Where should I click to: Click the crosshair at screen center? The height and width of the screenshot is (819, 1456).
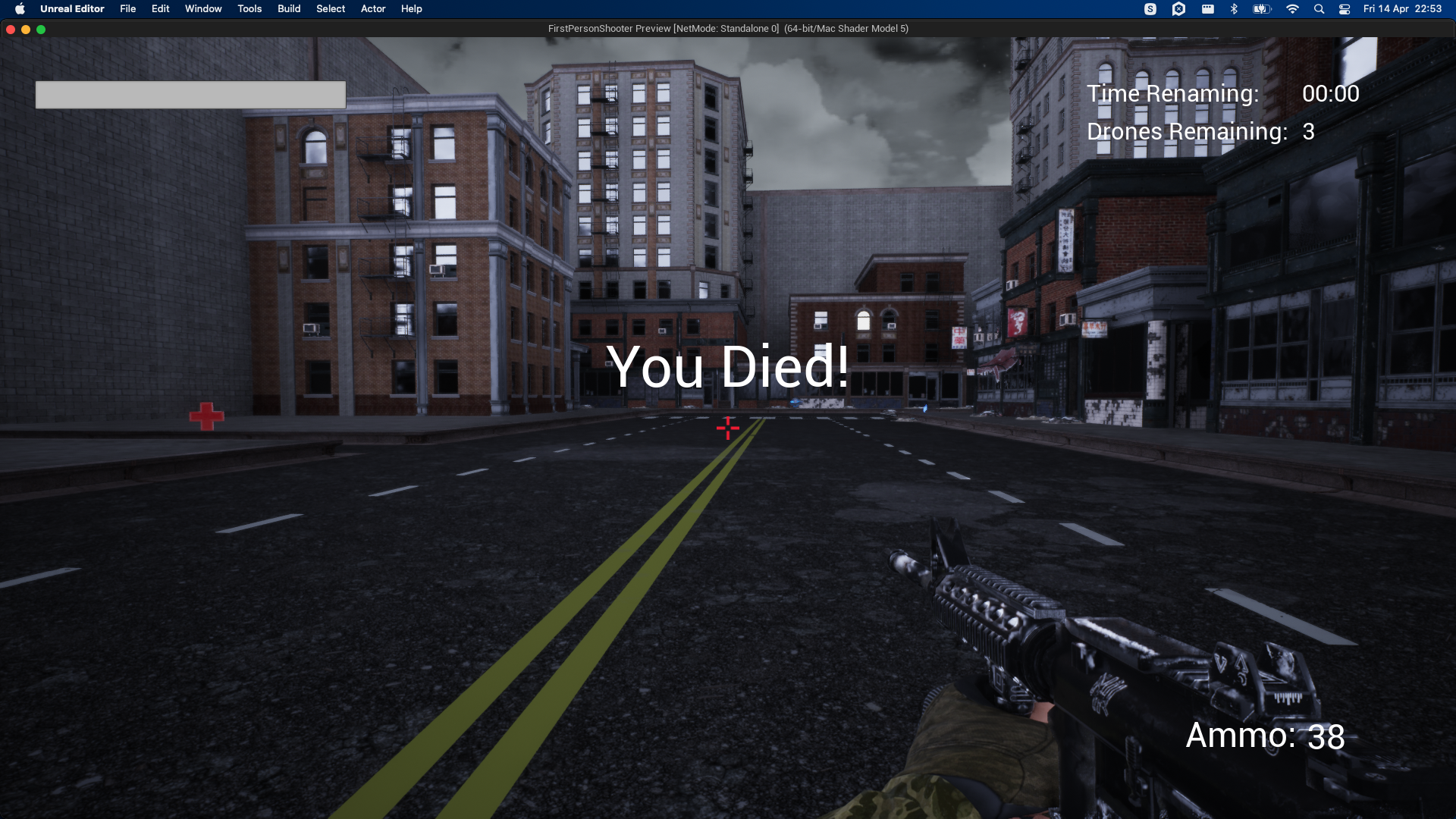pos(727,428)
